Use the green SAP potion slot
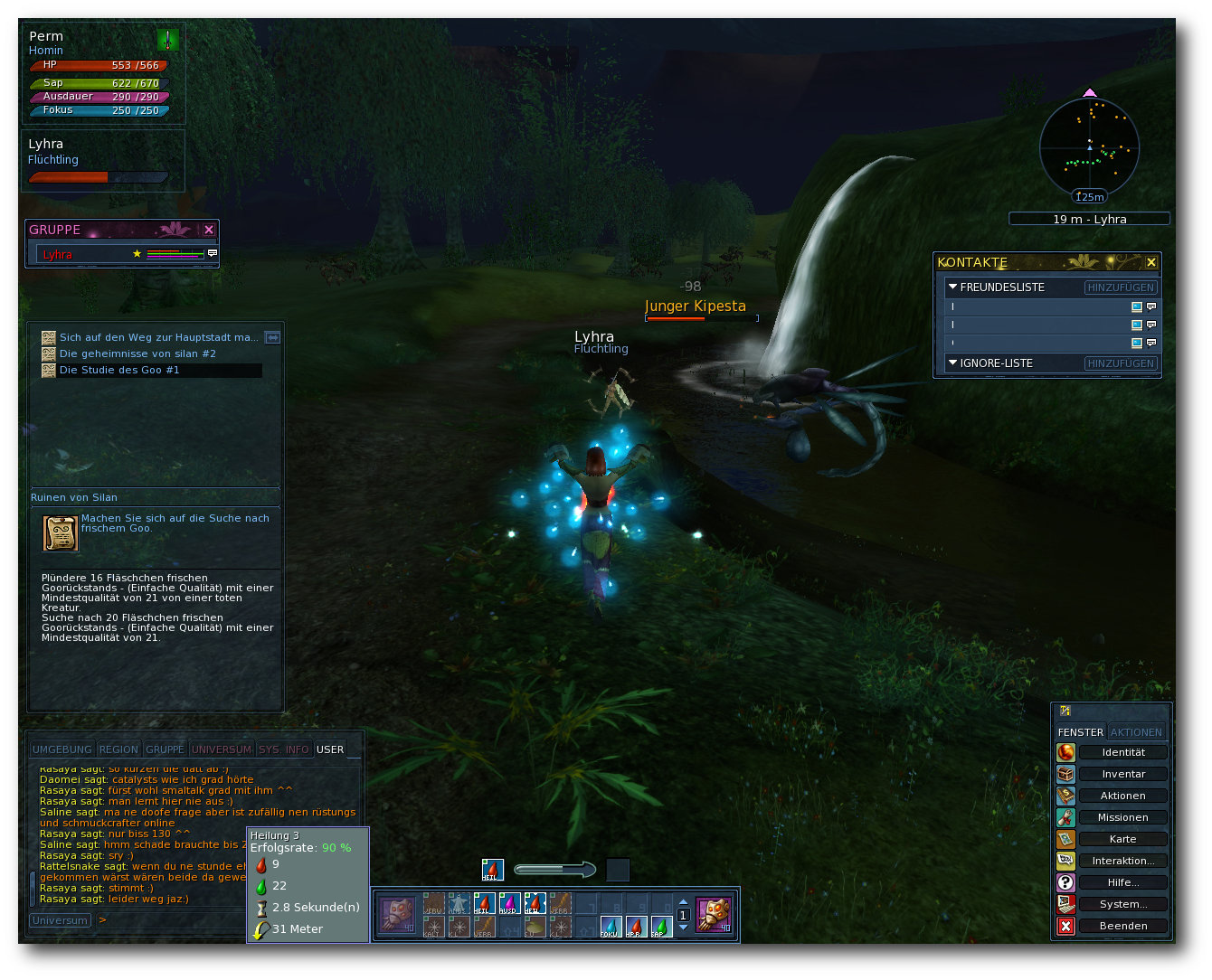The height and width of the screenshot is (980, 1212). (x=661, y=927)
